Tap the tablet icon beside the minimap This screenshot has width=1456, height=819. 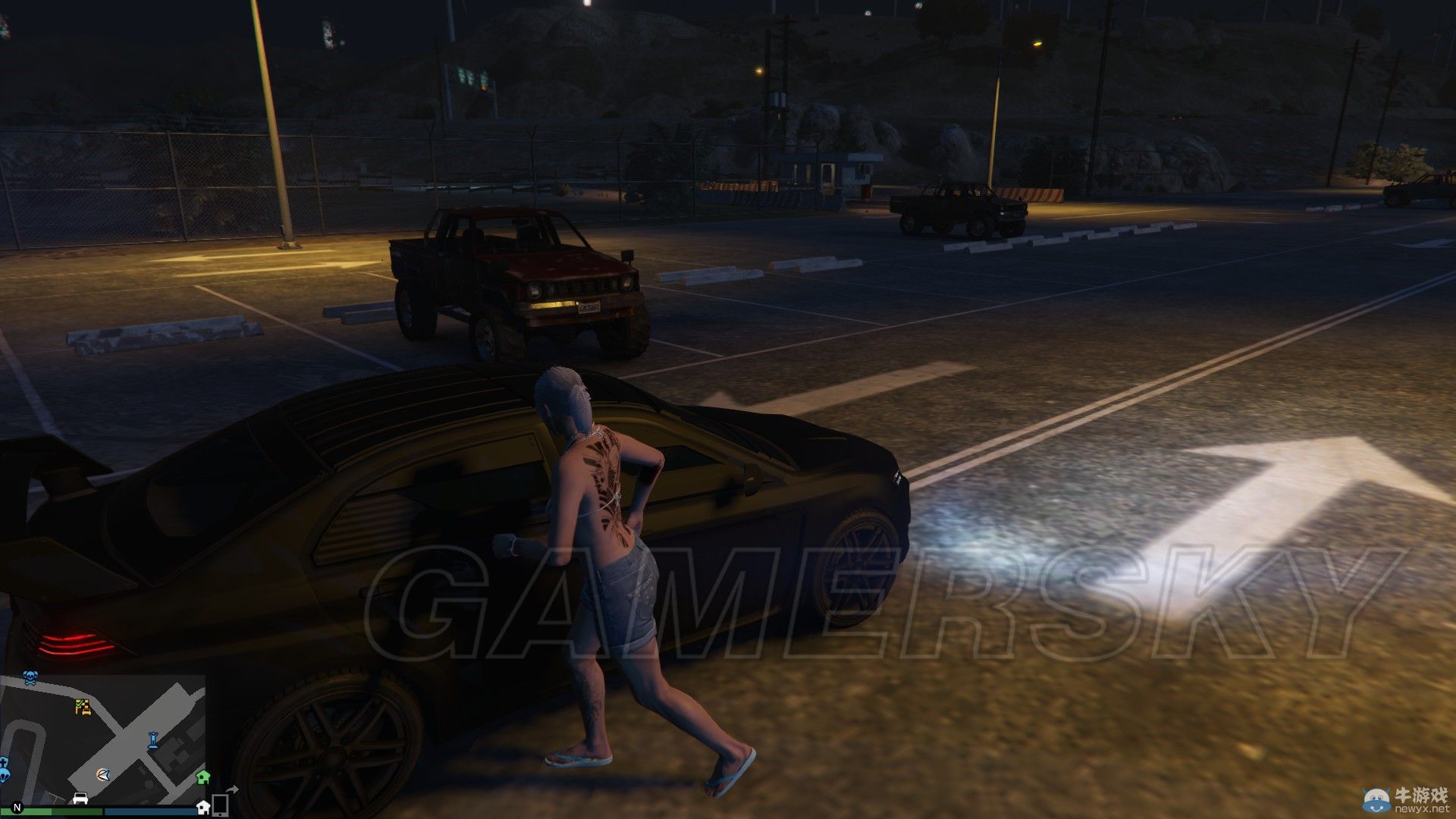(x=220, y=805)
